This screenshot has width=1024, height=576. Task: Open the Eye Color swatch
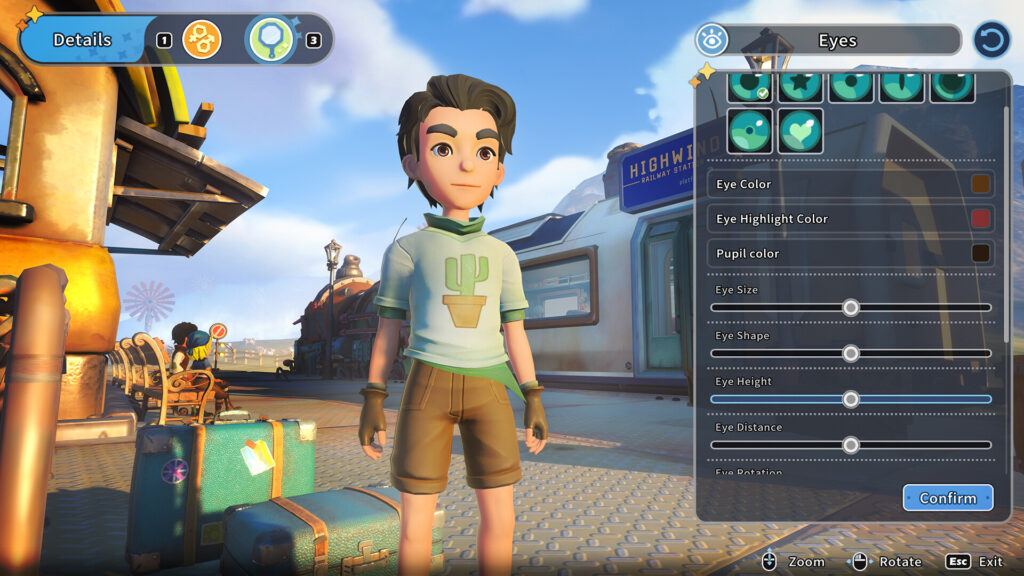tap(980, 184)
